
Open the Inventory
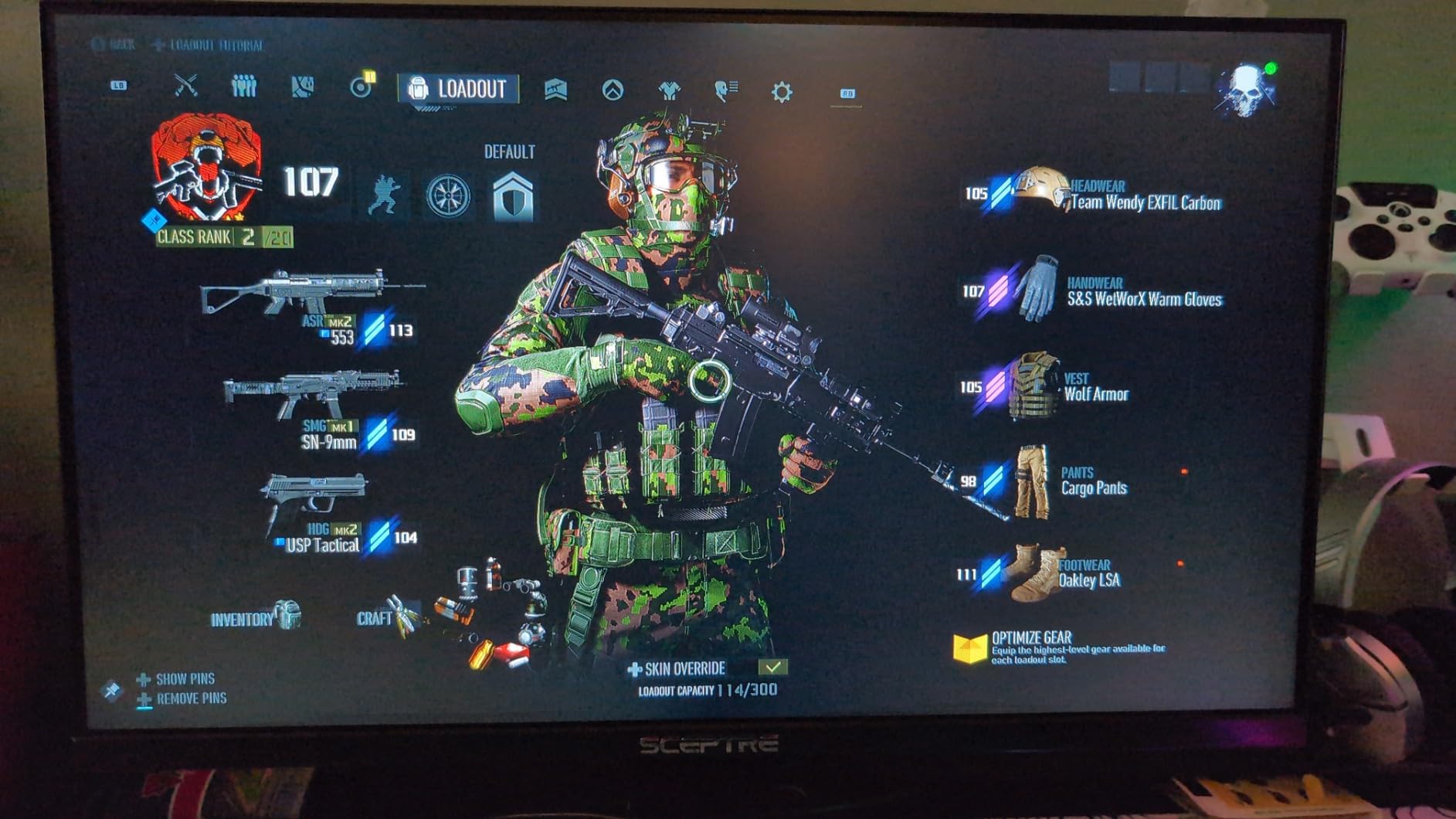click(255, 618)
